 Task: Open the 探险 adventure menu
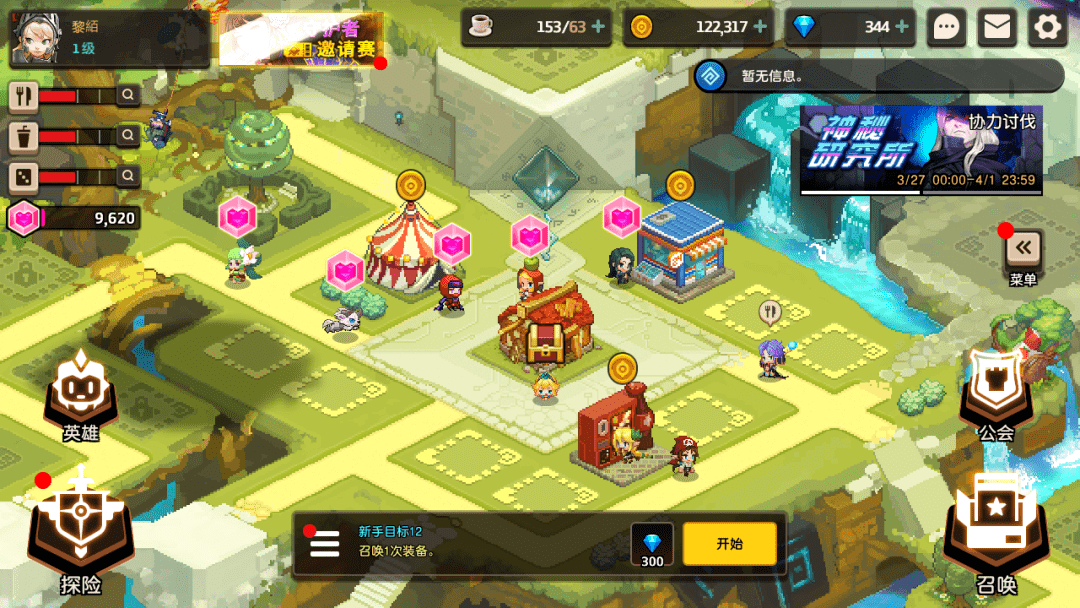80,535
